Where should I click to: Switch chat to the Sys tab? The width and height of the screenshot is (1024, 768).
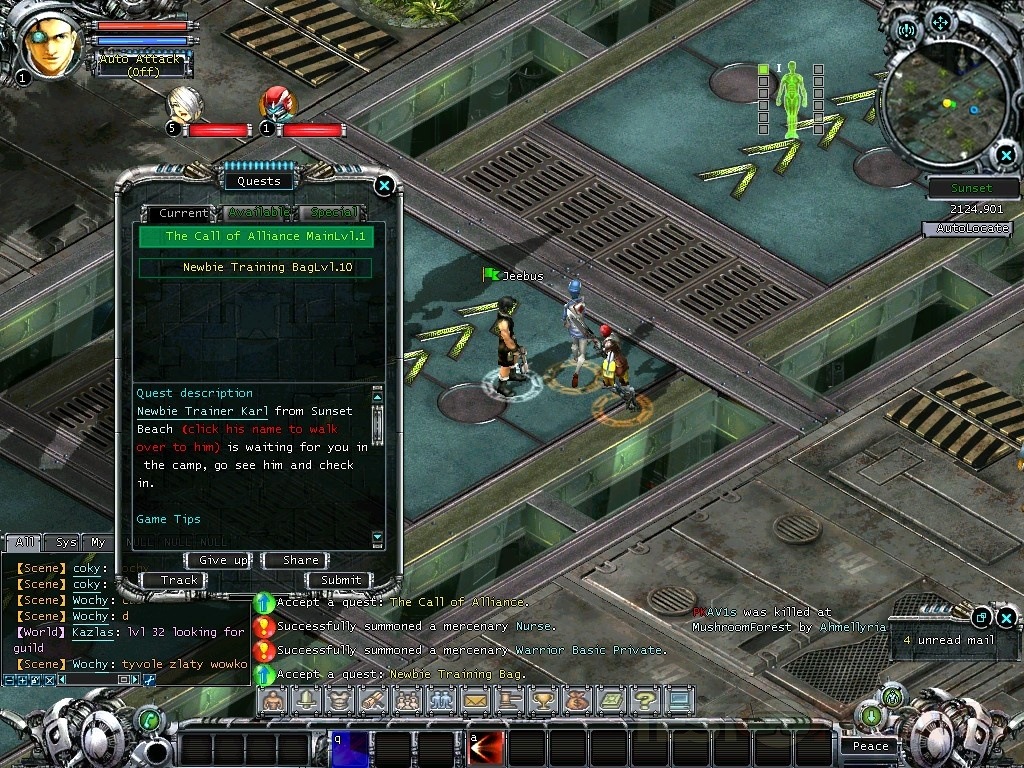[66, 542]
